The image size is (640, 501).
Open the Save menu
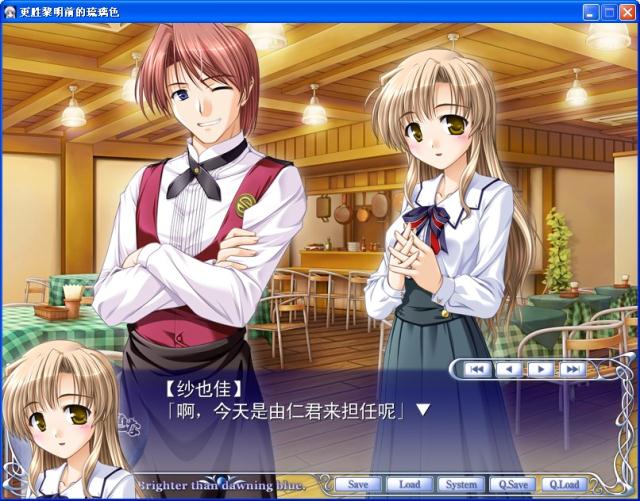click(x=358, y=485)
